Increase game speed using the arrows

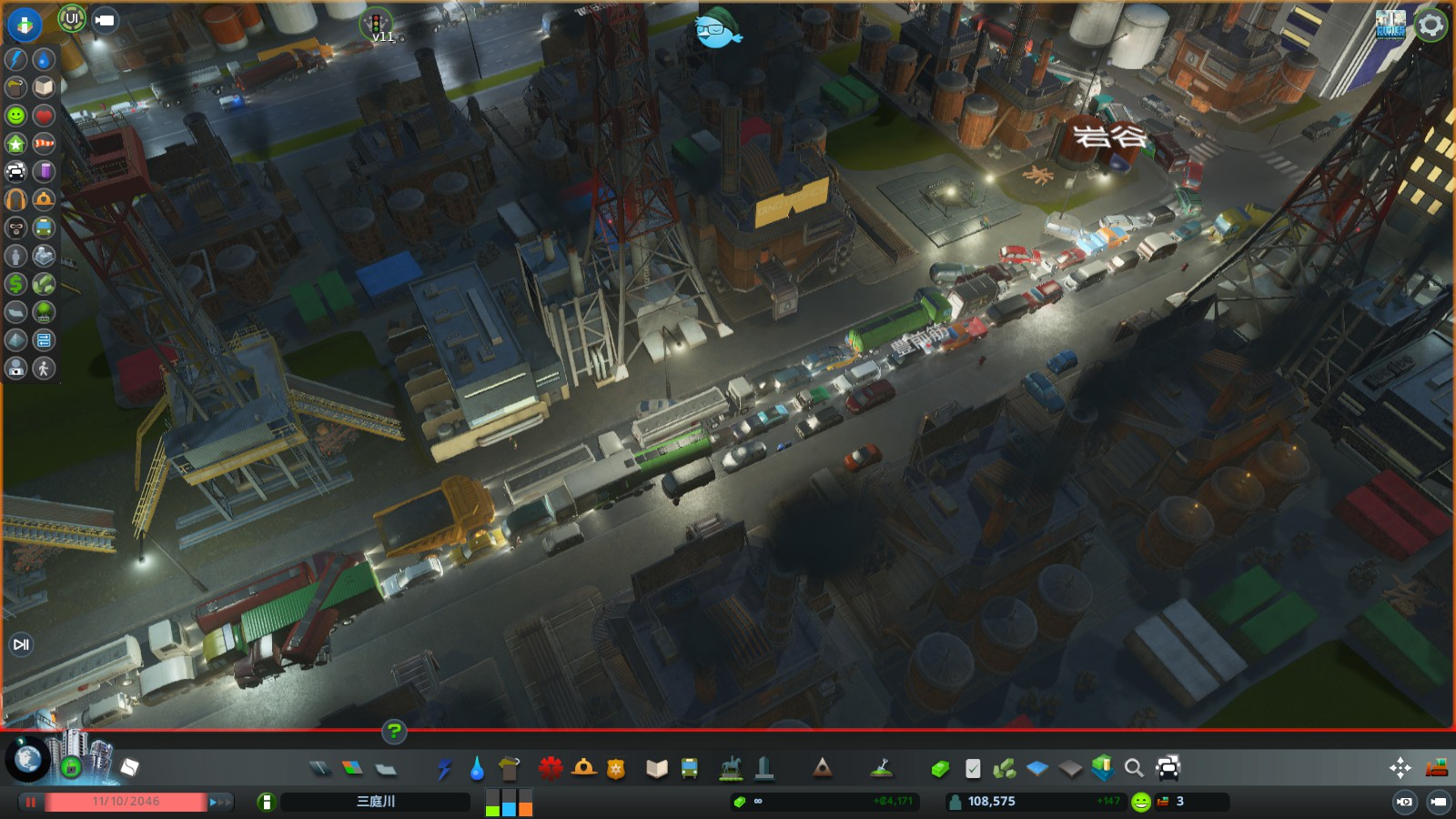219,802
